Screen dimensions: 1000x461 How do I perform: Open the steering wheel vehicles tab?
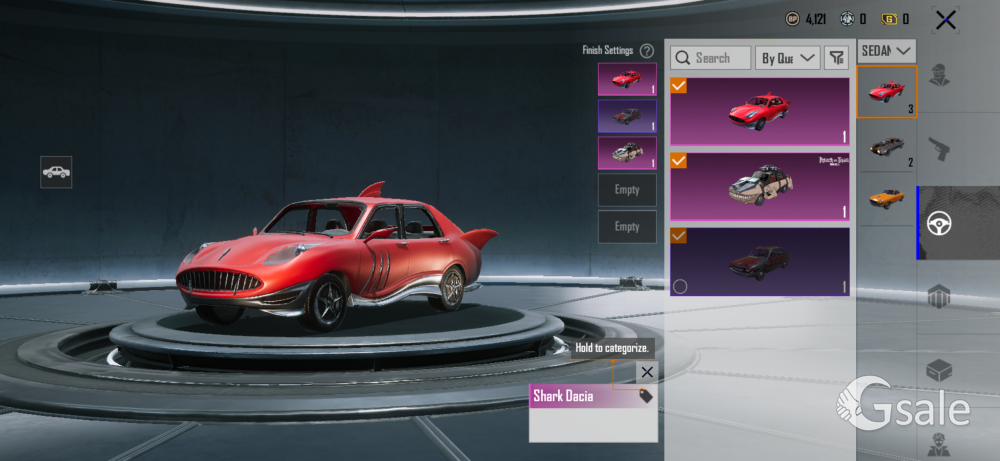[938, 223]
